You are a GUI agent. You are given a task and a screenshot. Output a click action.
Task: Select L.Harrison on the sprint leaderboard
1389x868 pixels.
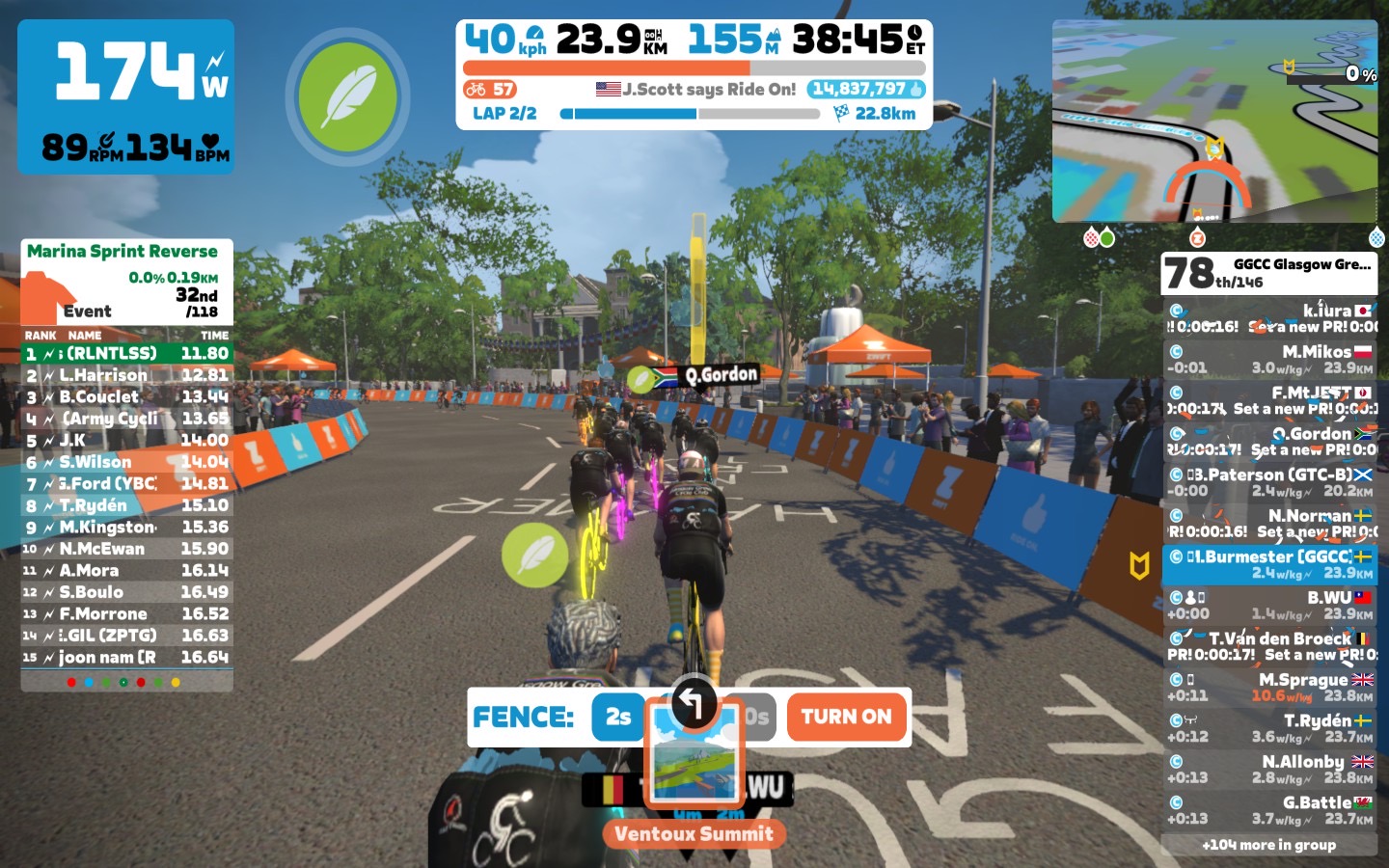point(126,375)
